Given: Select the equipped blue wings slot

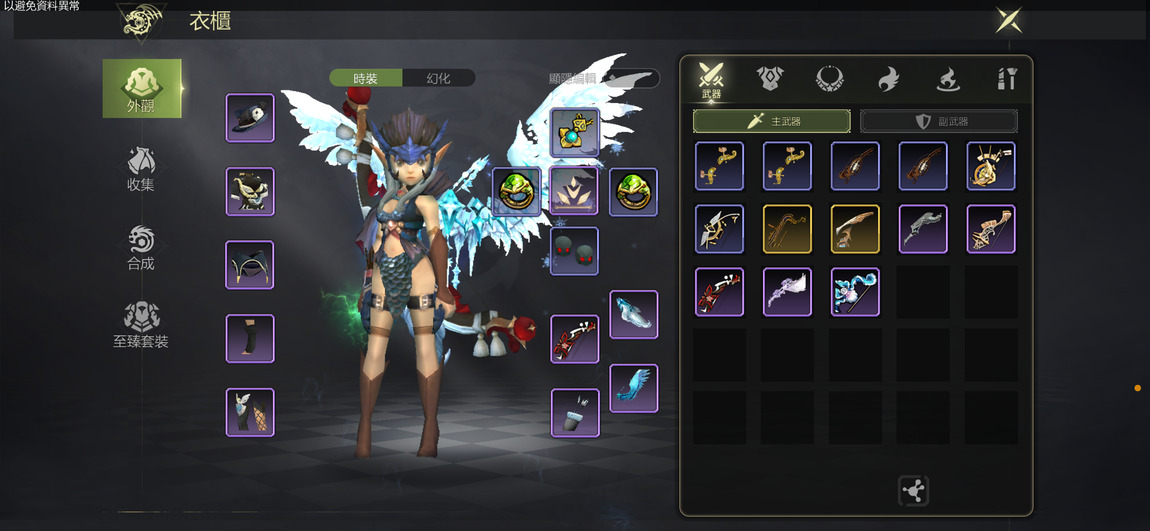Looking at the screenshot, I should 634,388.
